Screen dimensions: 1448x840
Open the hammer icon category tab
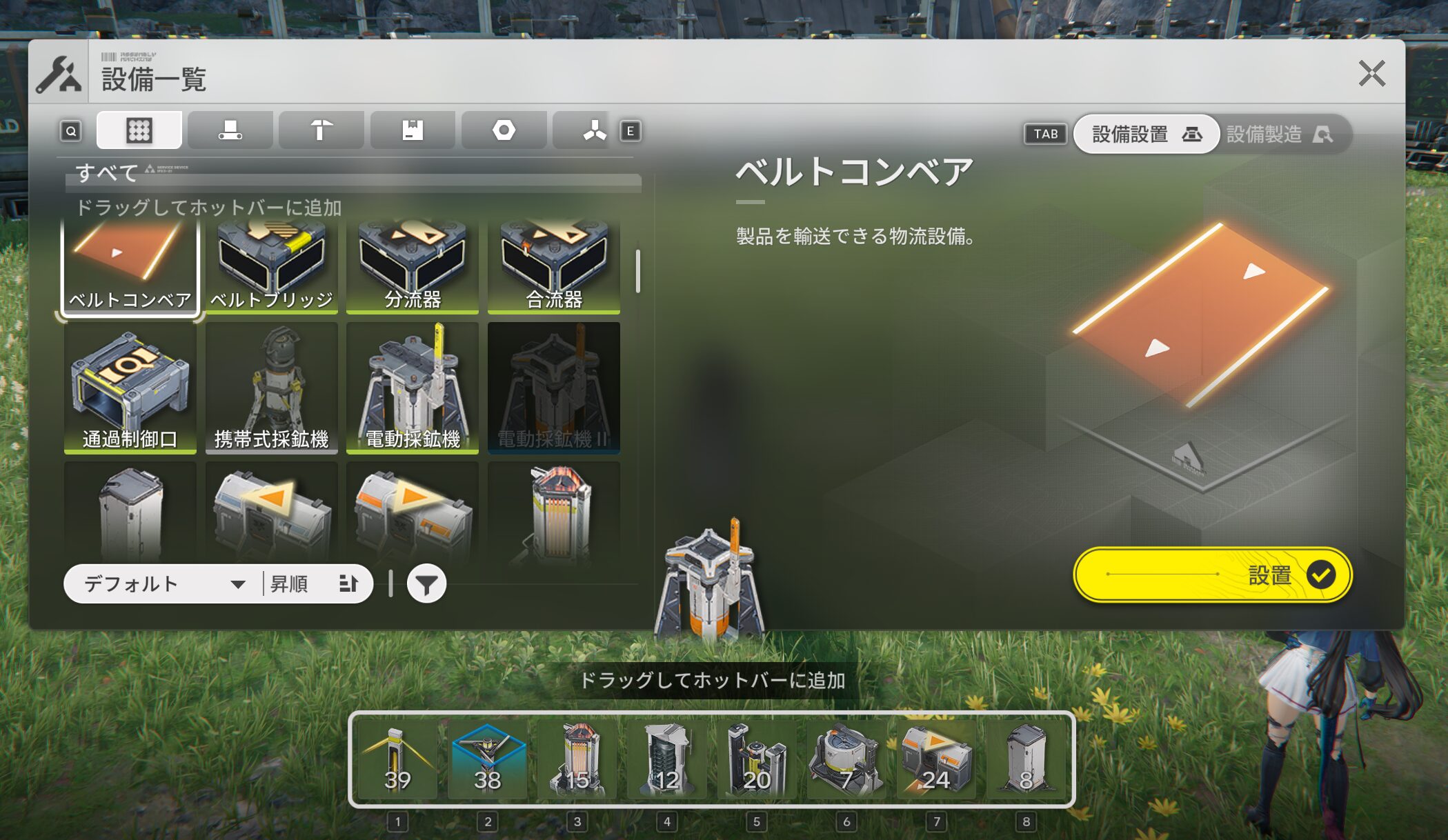coord(321,130)
